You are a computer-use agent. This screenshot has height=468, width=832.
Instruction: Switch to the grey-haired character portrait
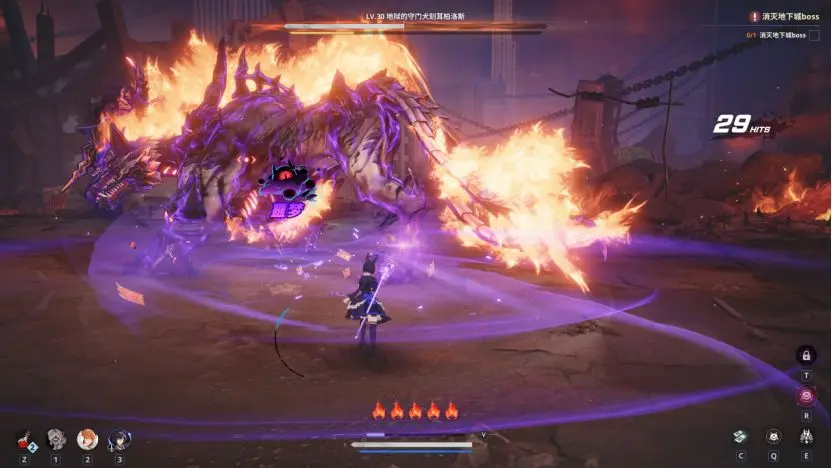click(55, 437)
